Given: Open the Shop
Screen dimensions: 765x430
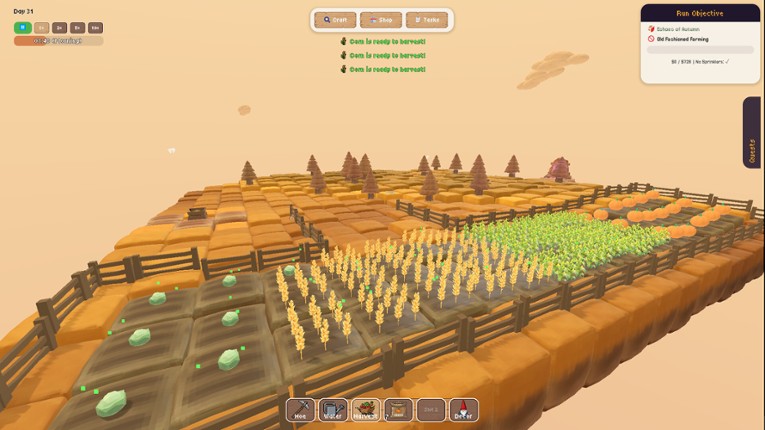Looking at the screenshot, I should coord(381,20).
